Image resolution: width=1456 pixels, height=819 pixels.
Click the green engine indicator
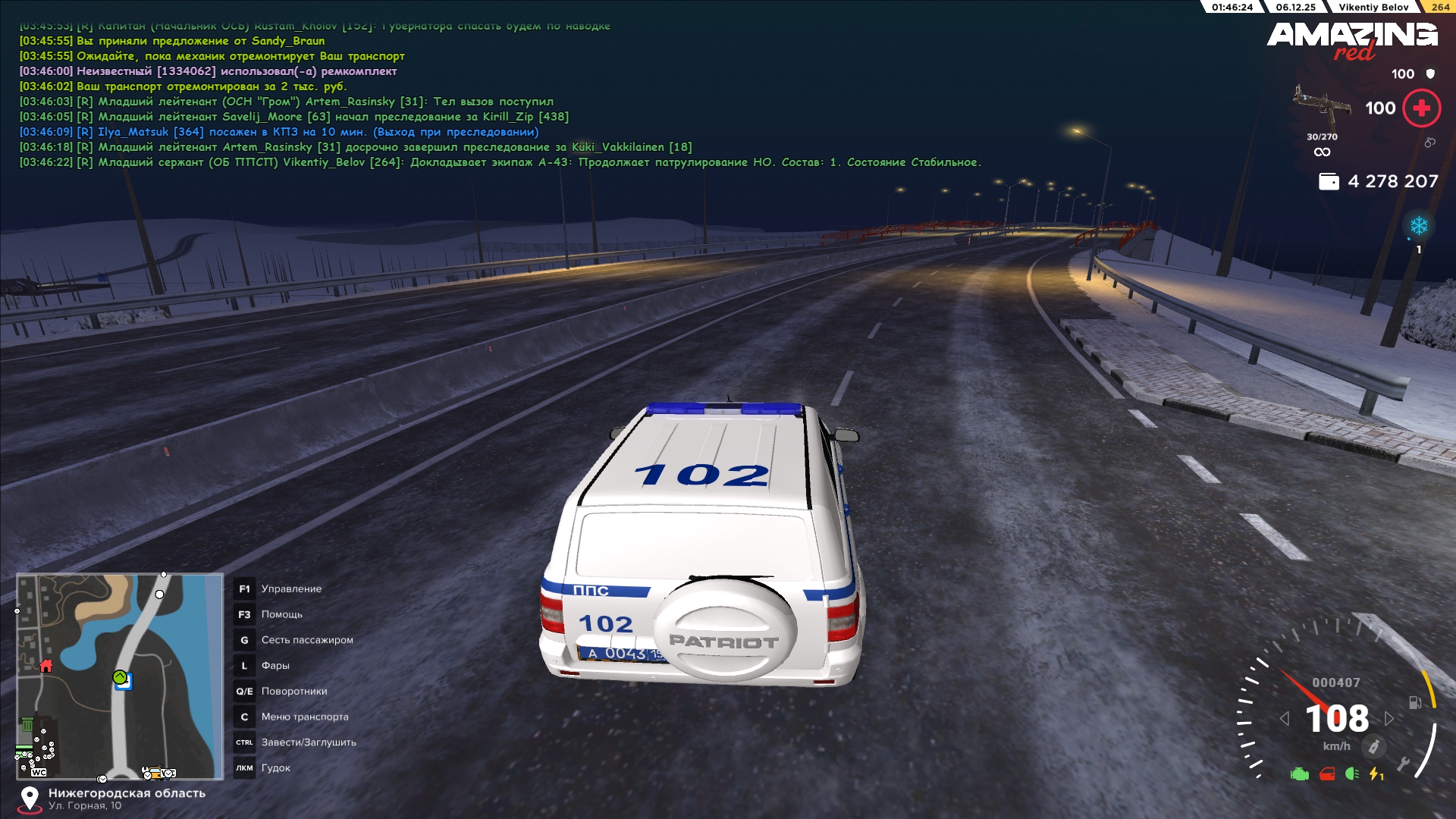(x=1300, y=774)
